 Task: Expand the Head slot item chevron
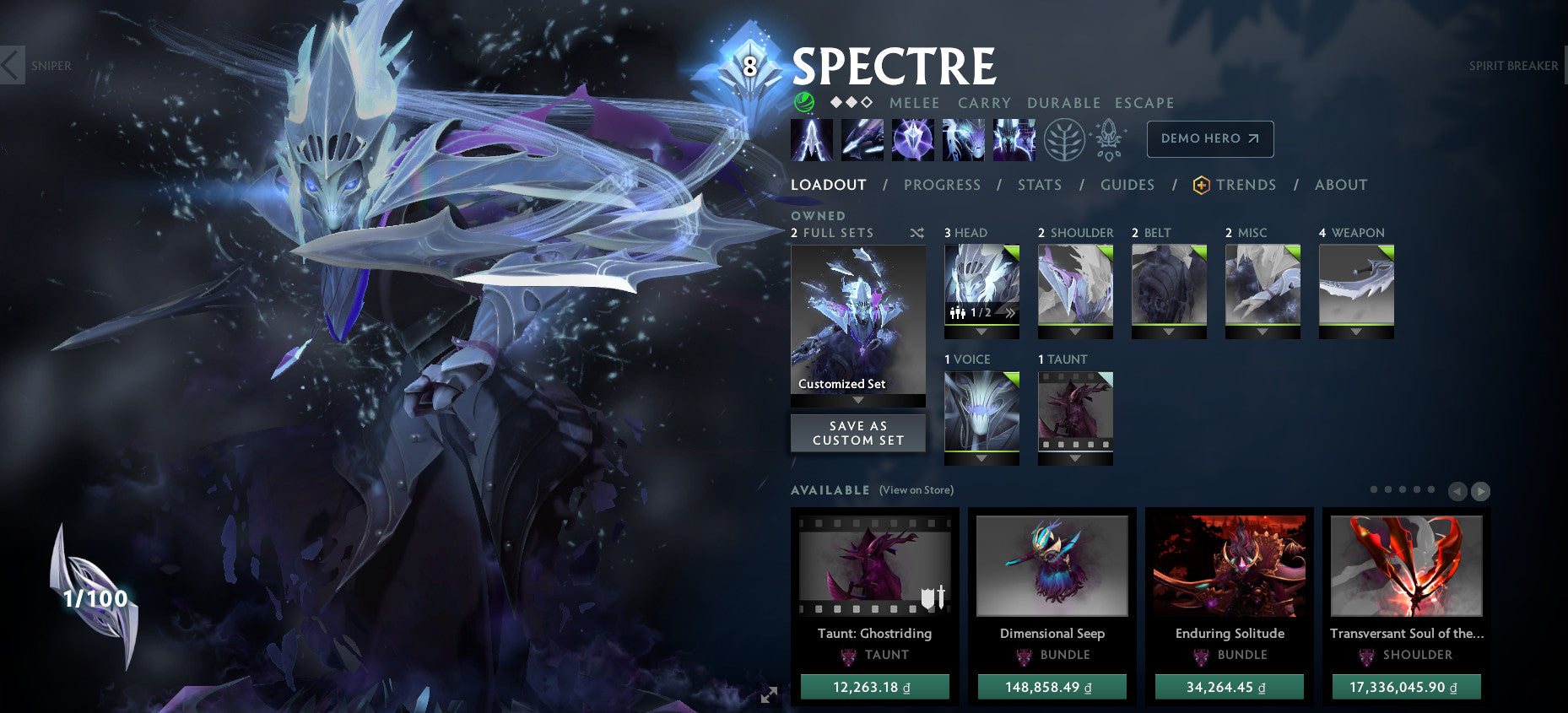tap(981, 331)
